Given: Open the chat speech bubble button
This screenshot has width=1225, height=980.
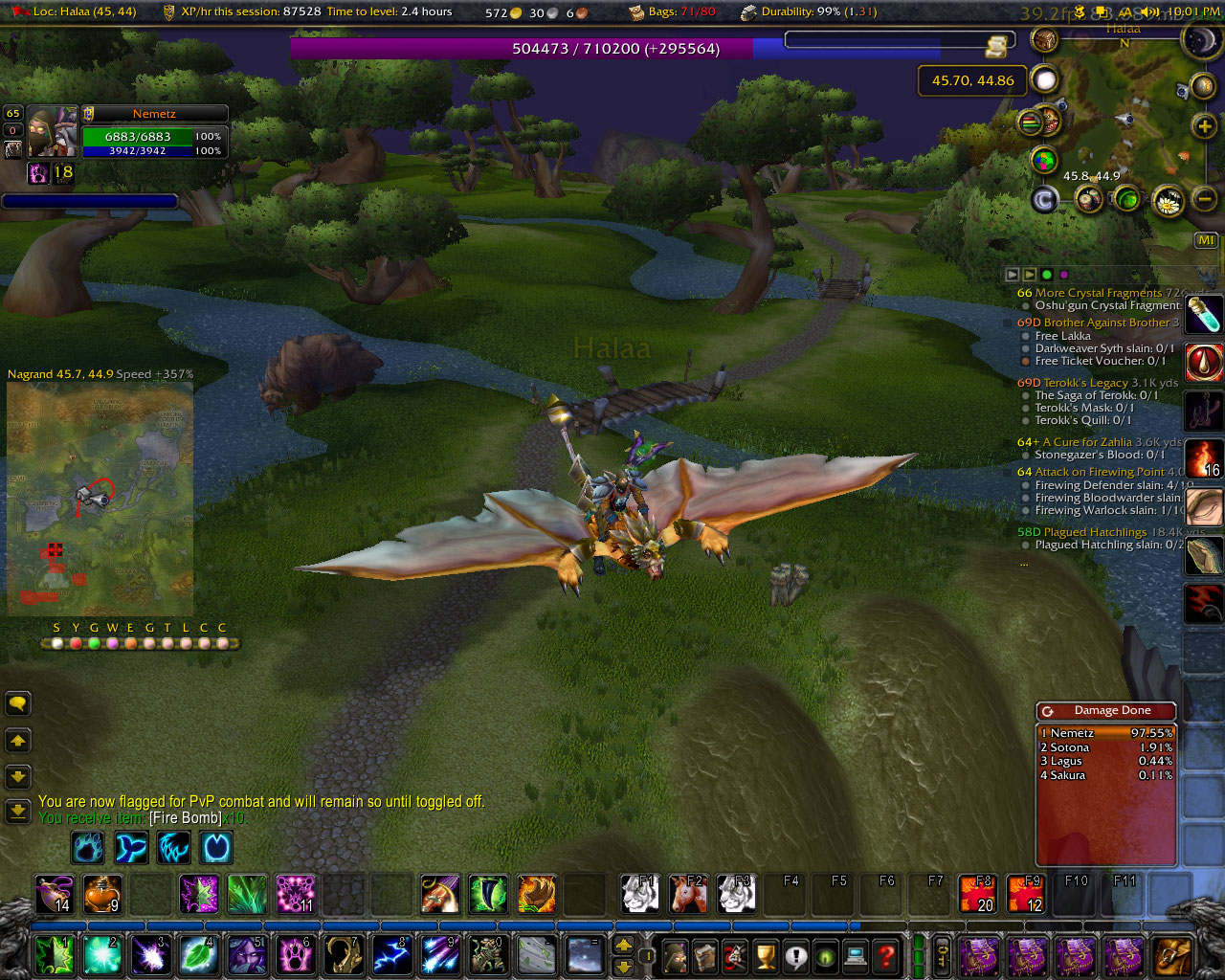Looking at the screenshot, I should pos(18,704).
